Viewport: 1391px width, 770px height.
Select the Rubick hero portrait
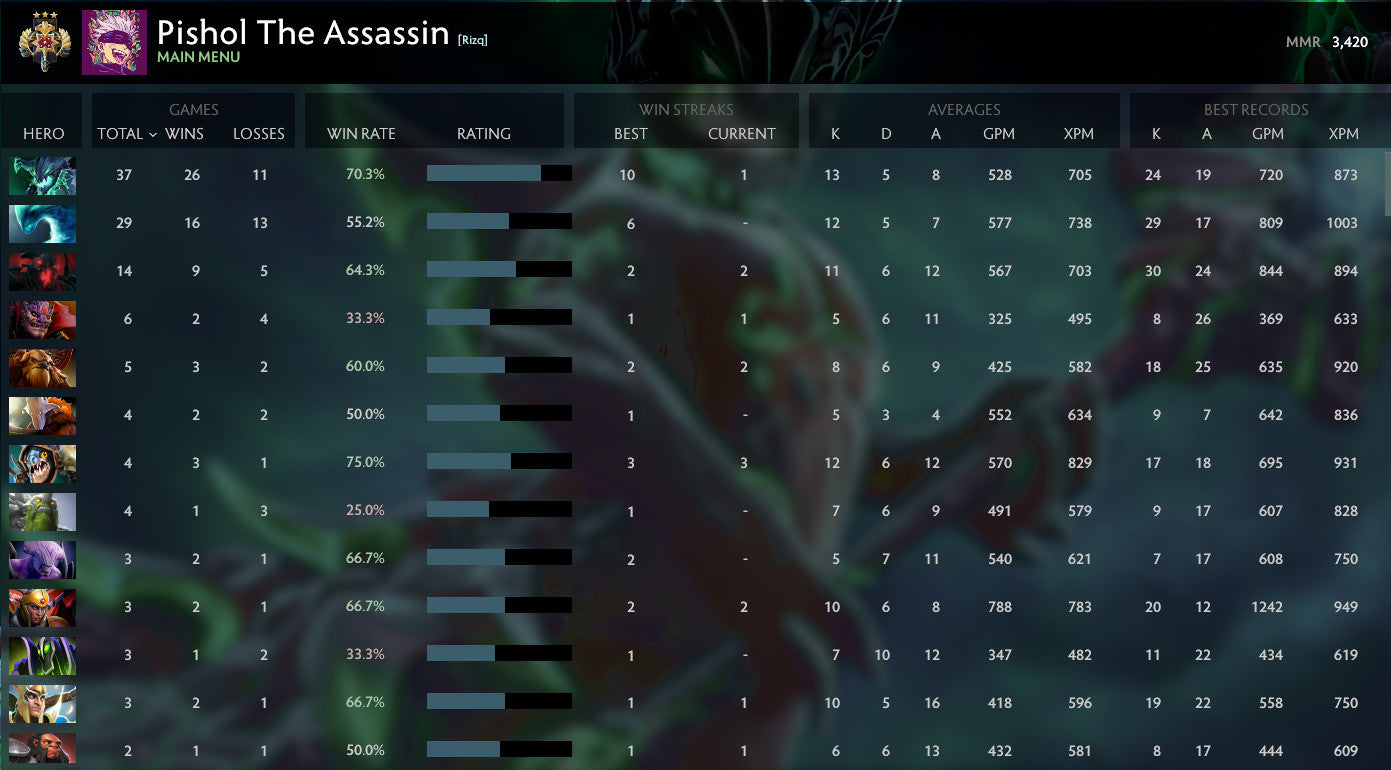click(42, 655)
